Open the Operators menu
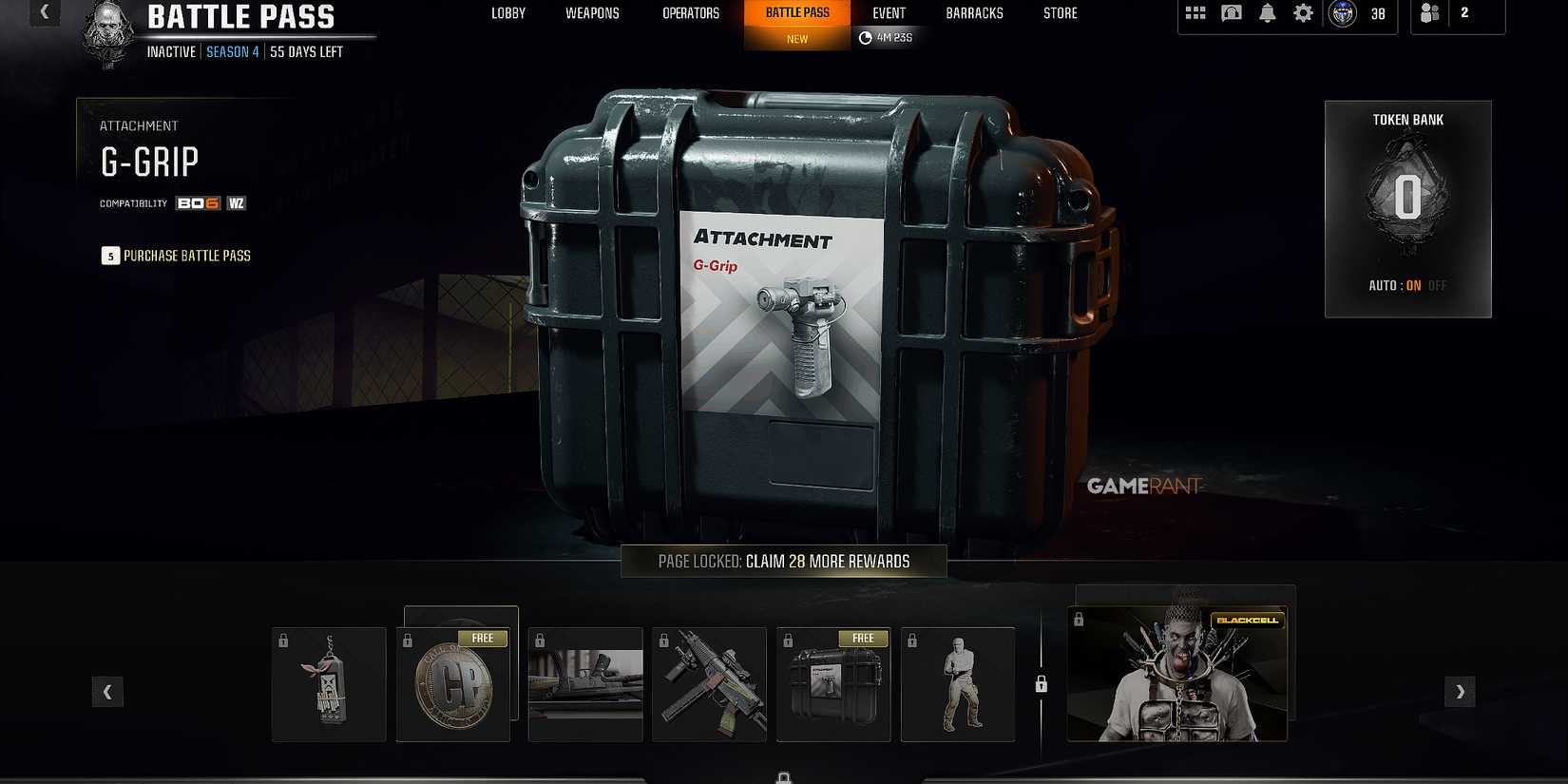 click(x=691, y=13)
